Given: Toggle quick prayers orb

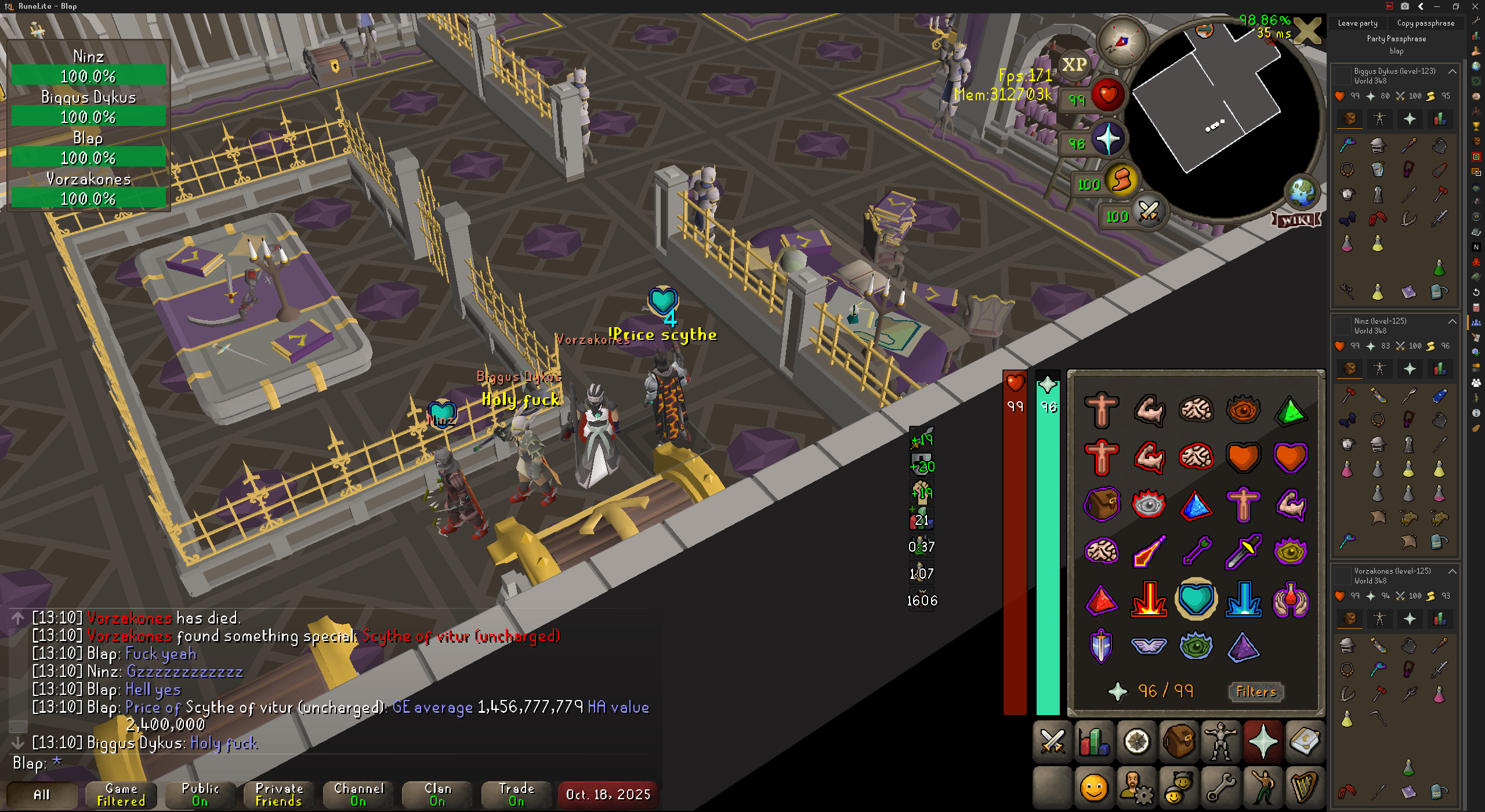Looking at the screenshot, I should (1108, 140).
